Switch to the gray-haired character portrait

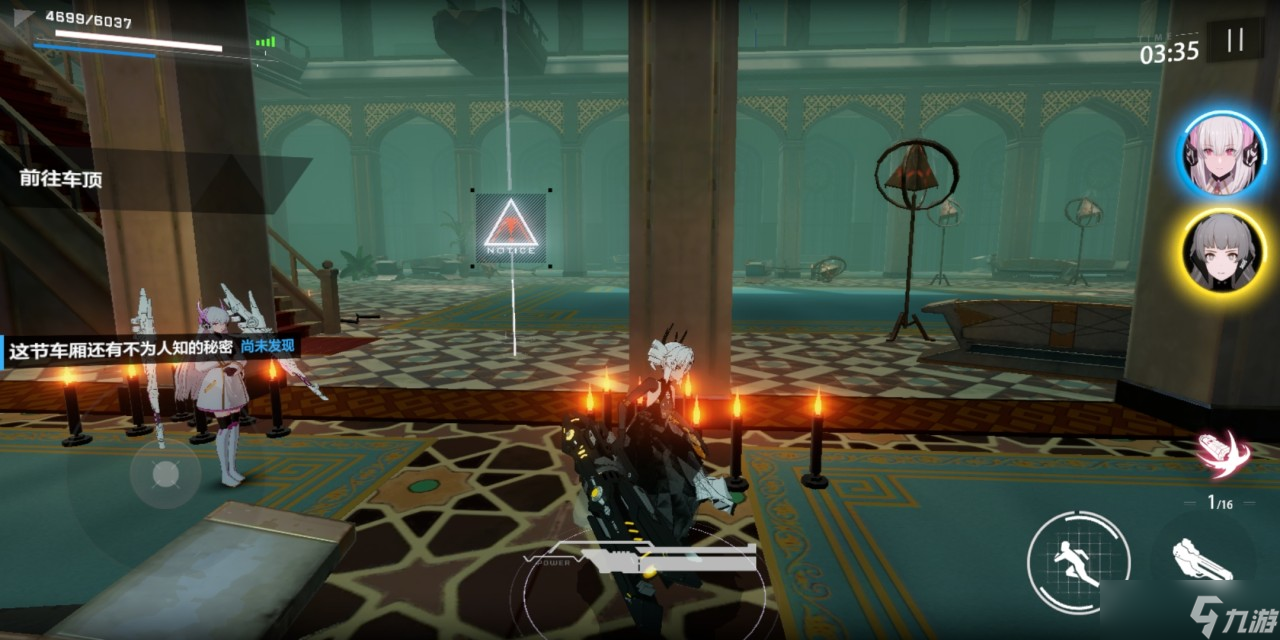(1219, 251)
